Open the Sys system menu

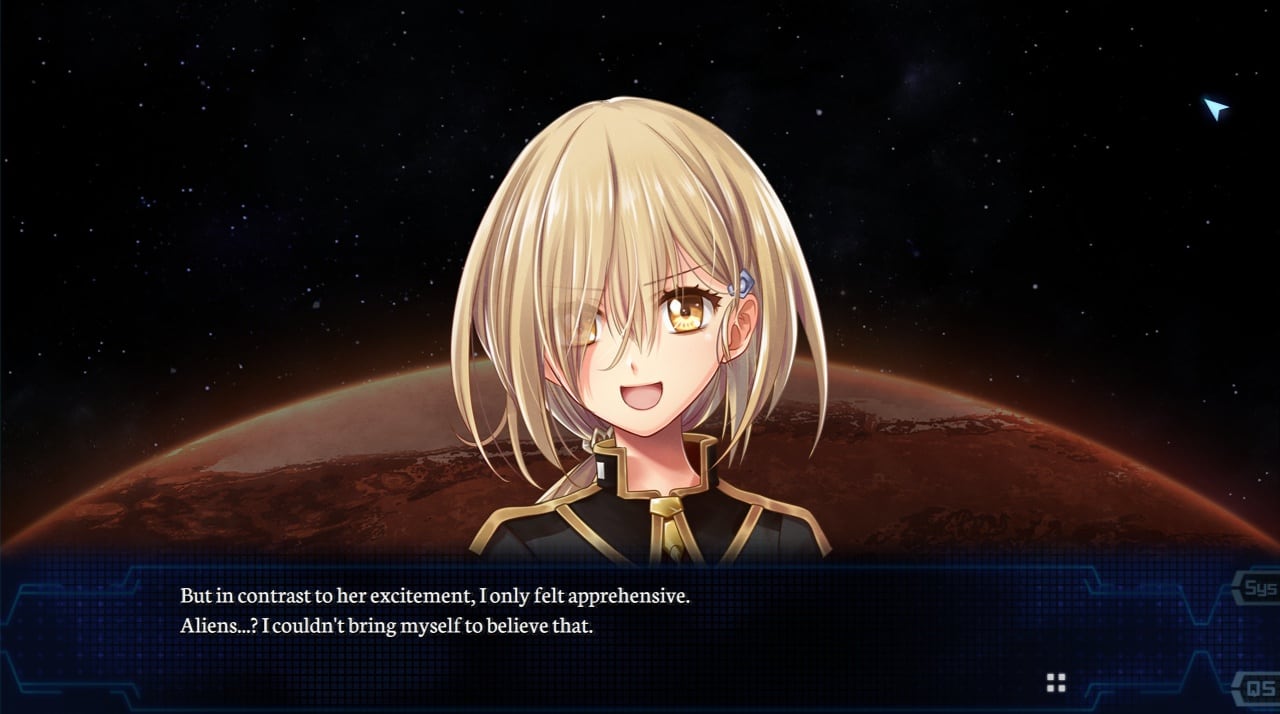pos(1260,588)
